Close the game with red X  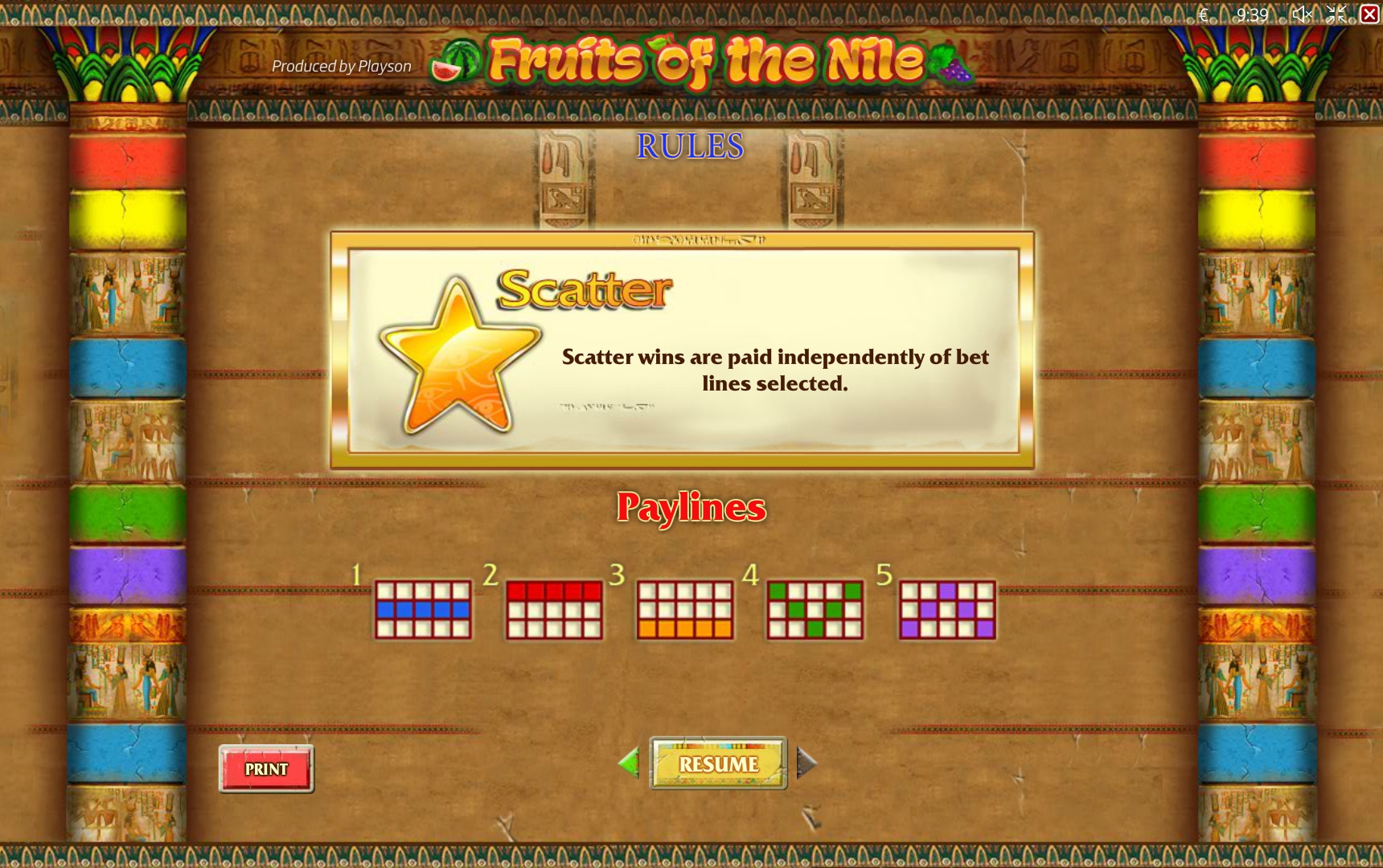(1369, 14)
